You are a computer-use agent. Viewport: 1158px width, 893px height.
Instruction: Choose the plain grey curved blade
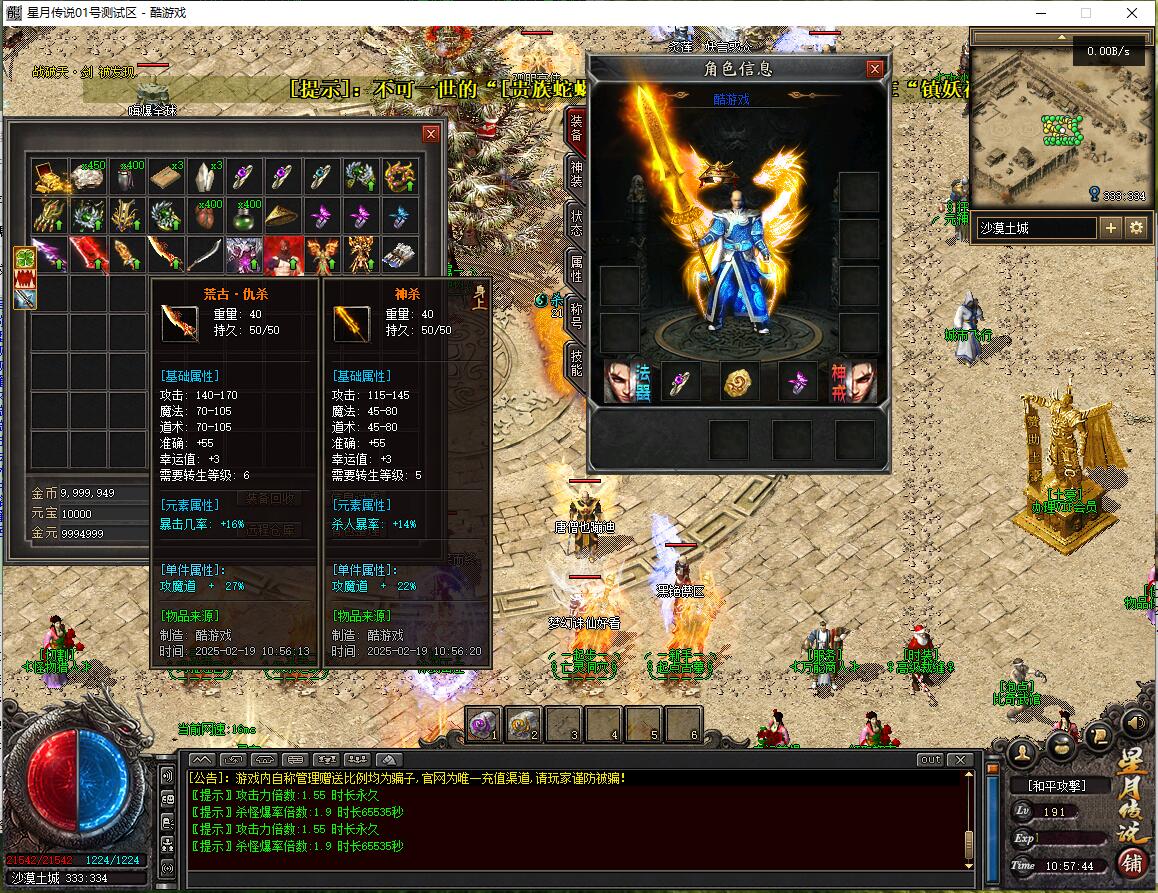[205, 254]
